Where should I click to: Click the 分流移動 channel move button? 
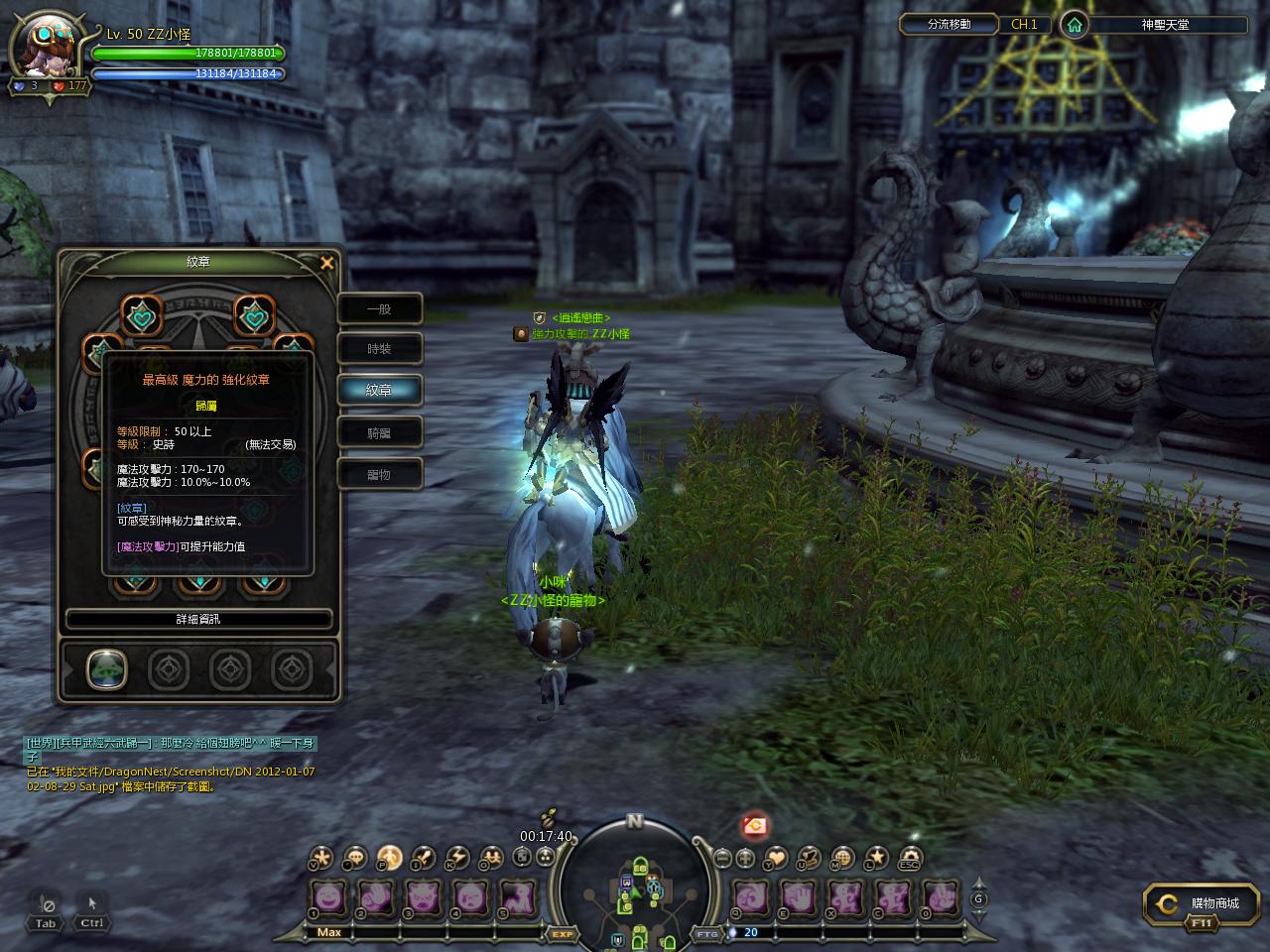[x=950, y=25]
